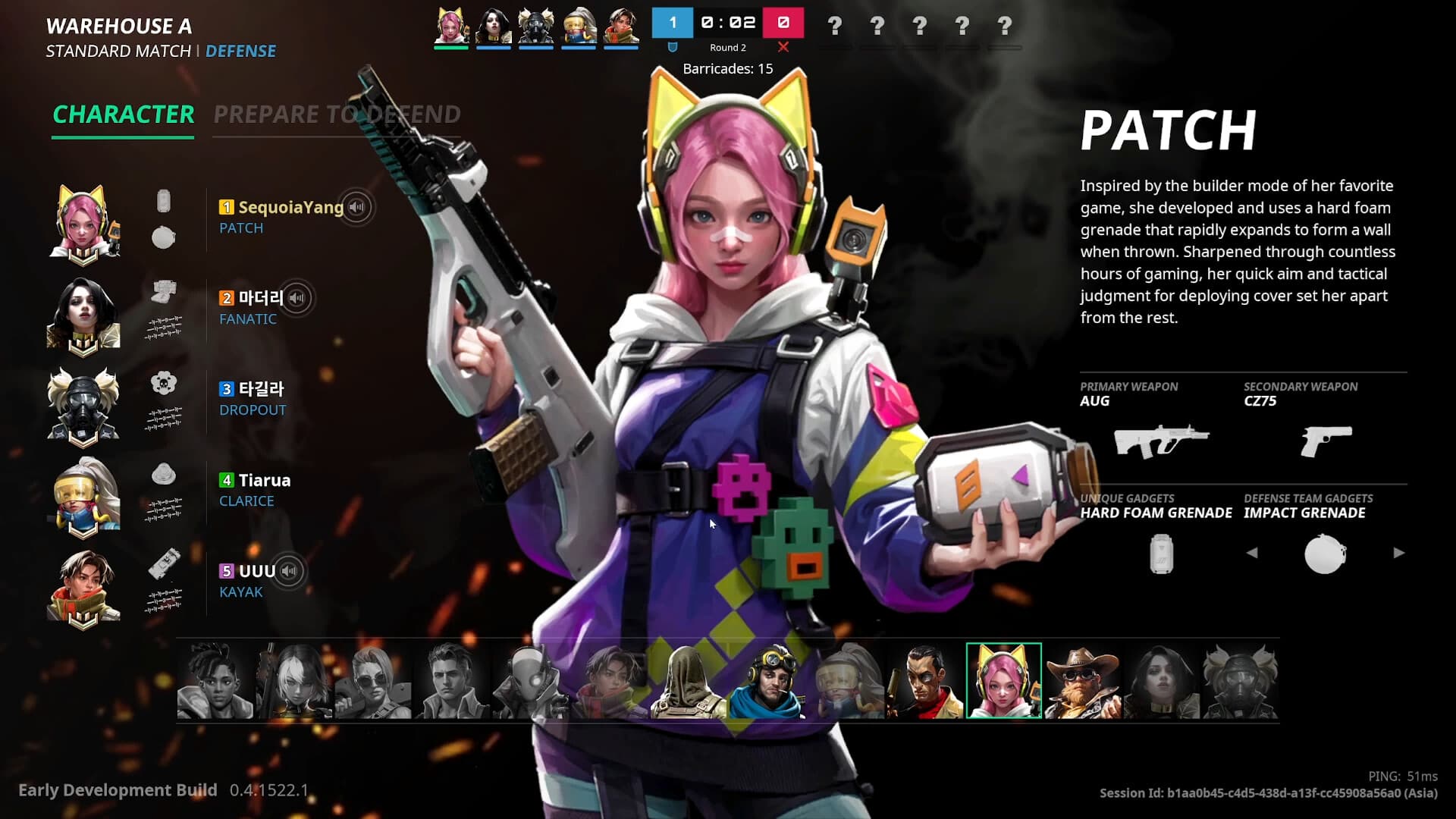The image size is (1456, 819).
Task: Mute 마더리's voice chat speaker icon
Action: click(297, 299)
